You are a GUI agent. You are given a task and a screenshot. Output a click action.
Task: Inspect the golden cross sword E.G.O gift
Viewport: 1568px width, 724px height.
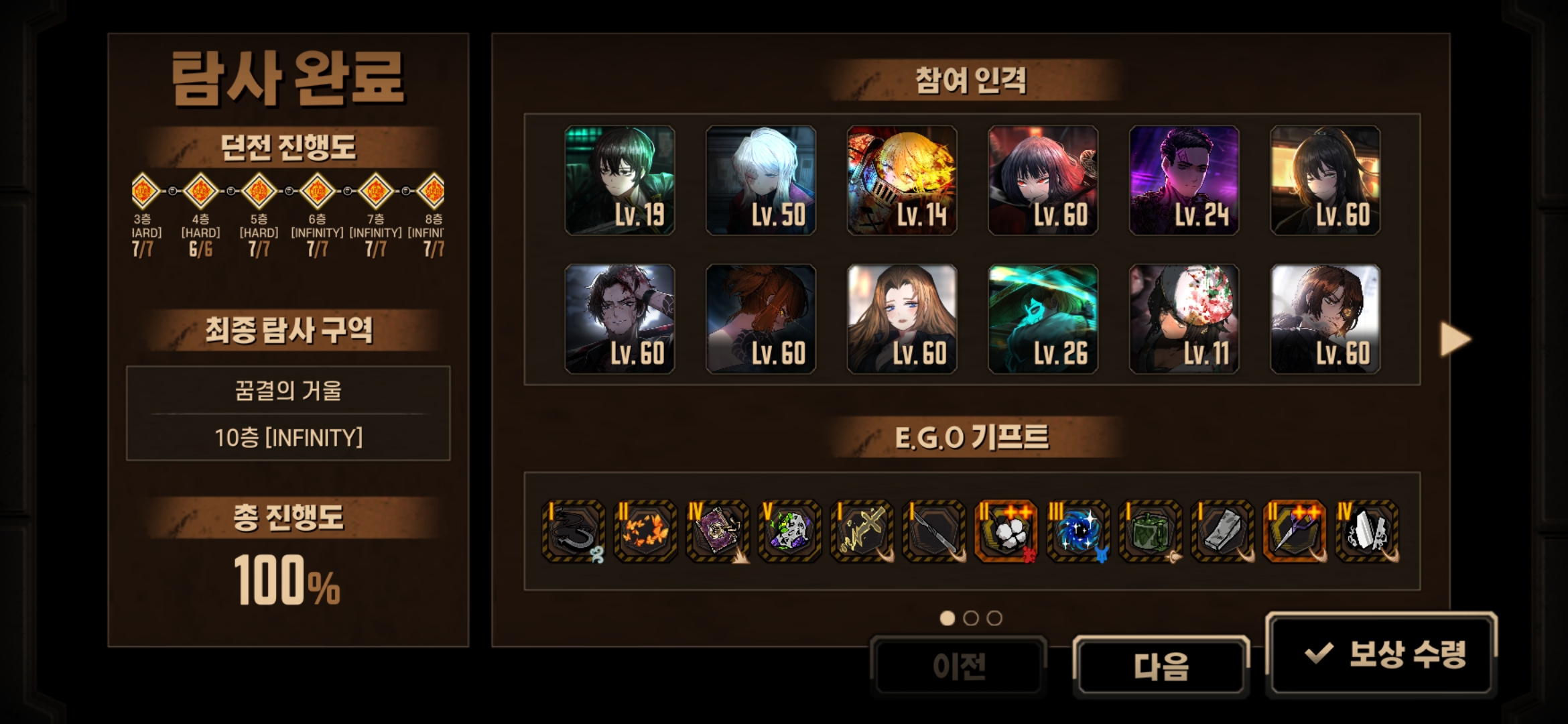pos(862,531)
